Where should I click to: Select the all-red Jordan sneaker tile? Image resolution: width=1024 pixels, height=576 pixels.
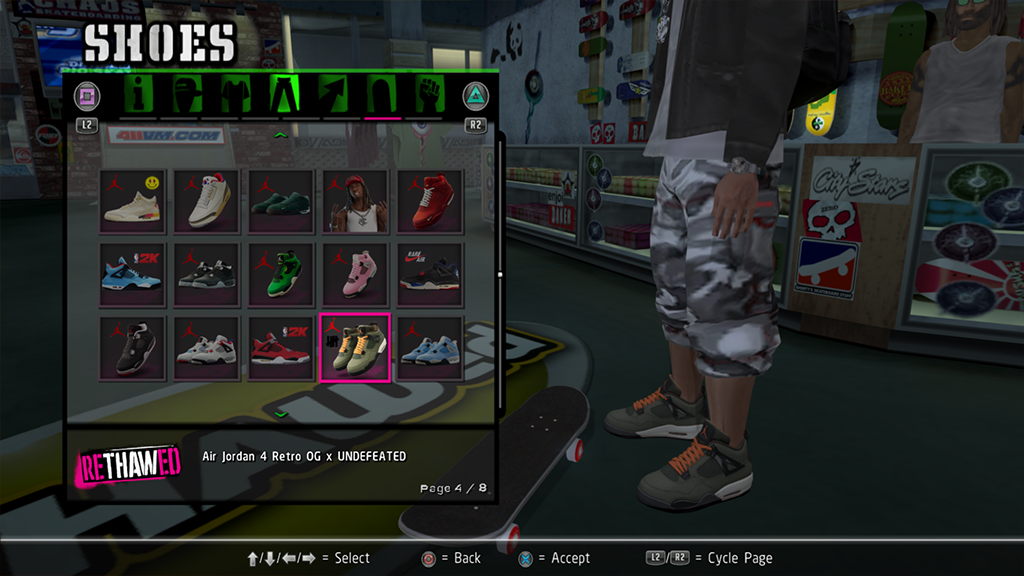pos(429,200)
